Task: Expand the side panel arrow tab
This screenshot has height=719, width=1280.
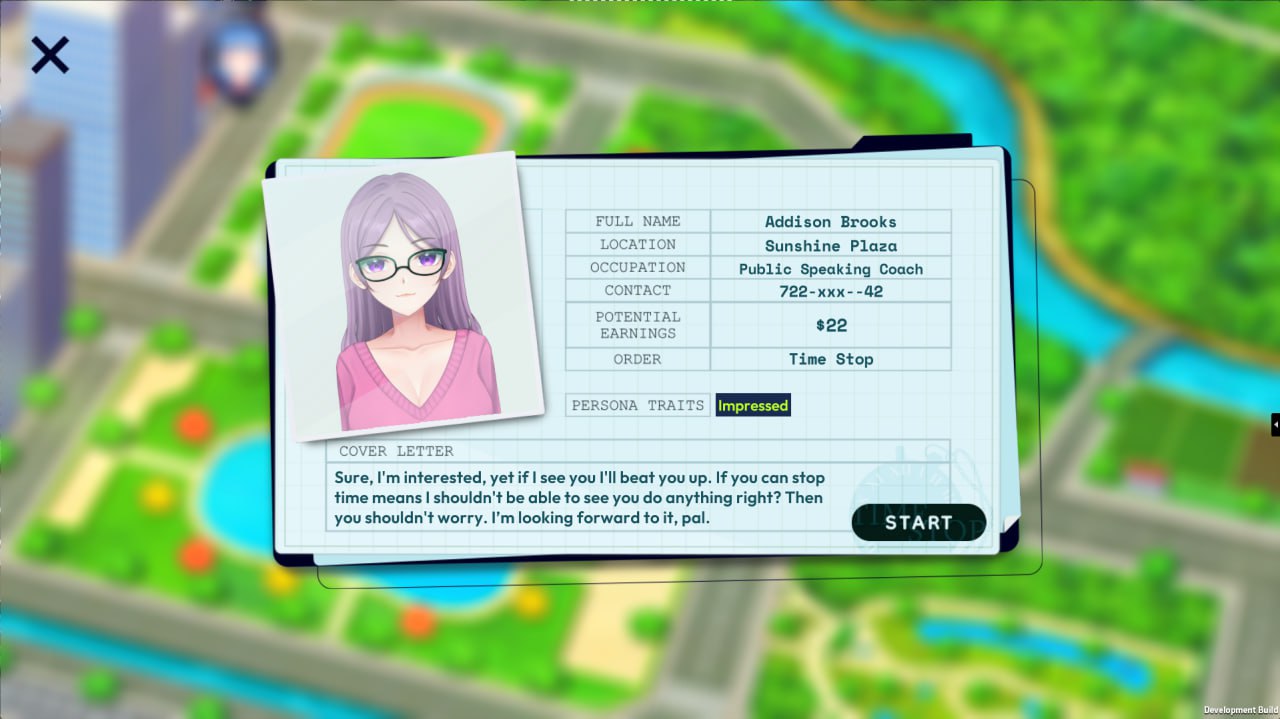Action: pos(1275,425)
